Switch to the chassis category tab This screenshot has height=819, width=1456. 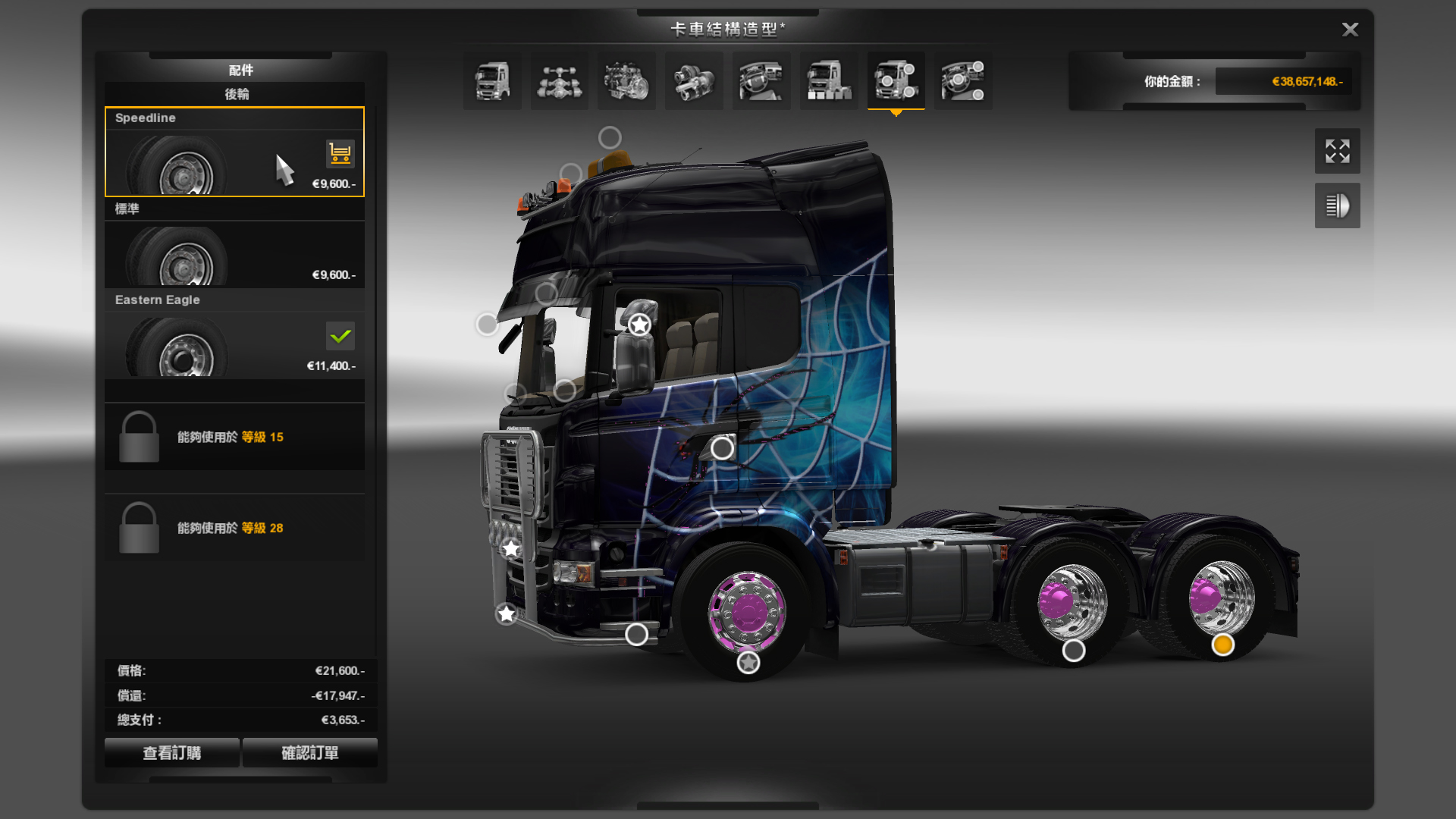click(560, 81)
